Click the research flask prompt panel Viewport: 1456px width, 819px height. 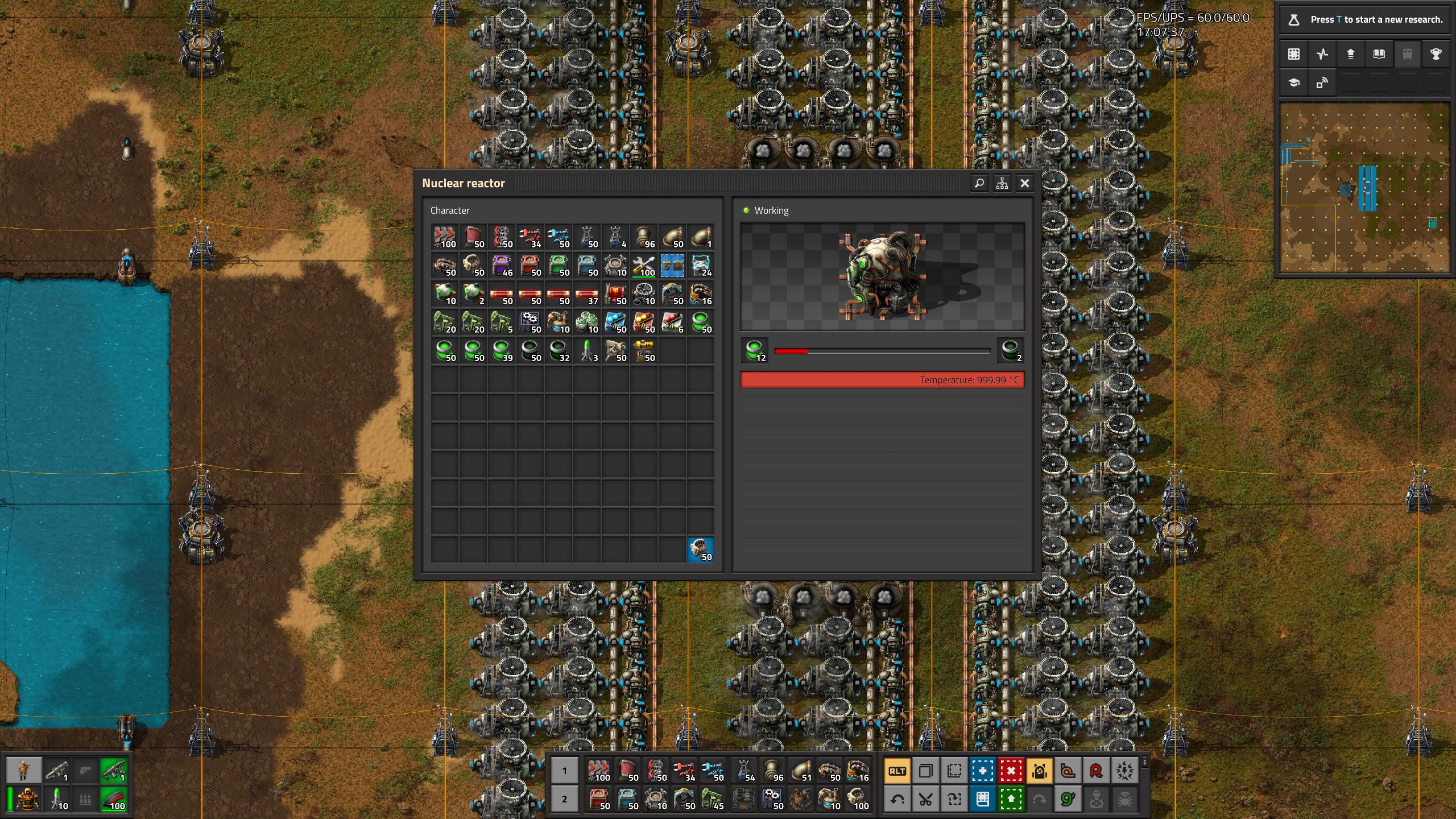click(x=1364, y=19)
